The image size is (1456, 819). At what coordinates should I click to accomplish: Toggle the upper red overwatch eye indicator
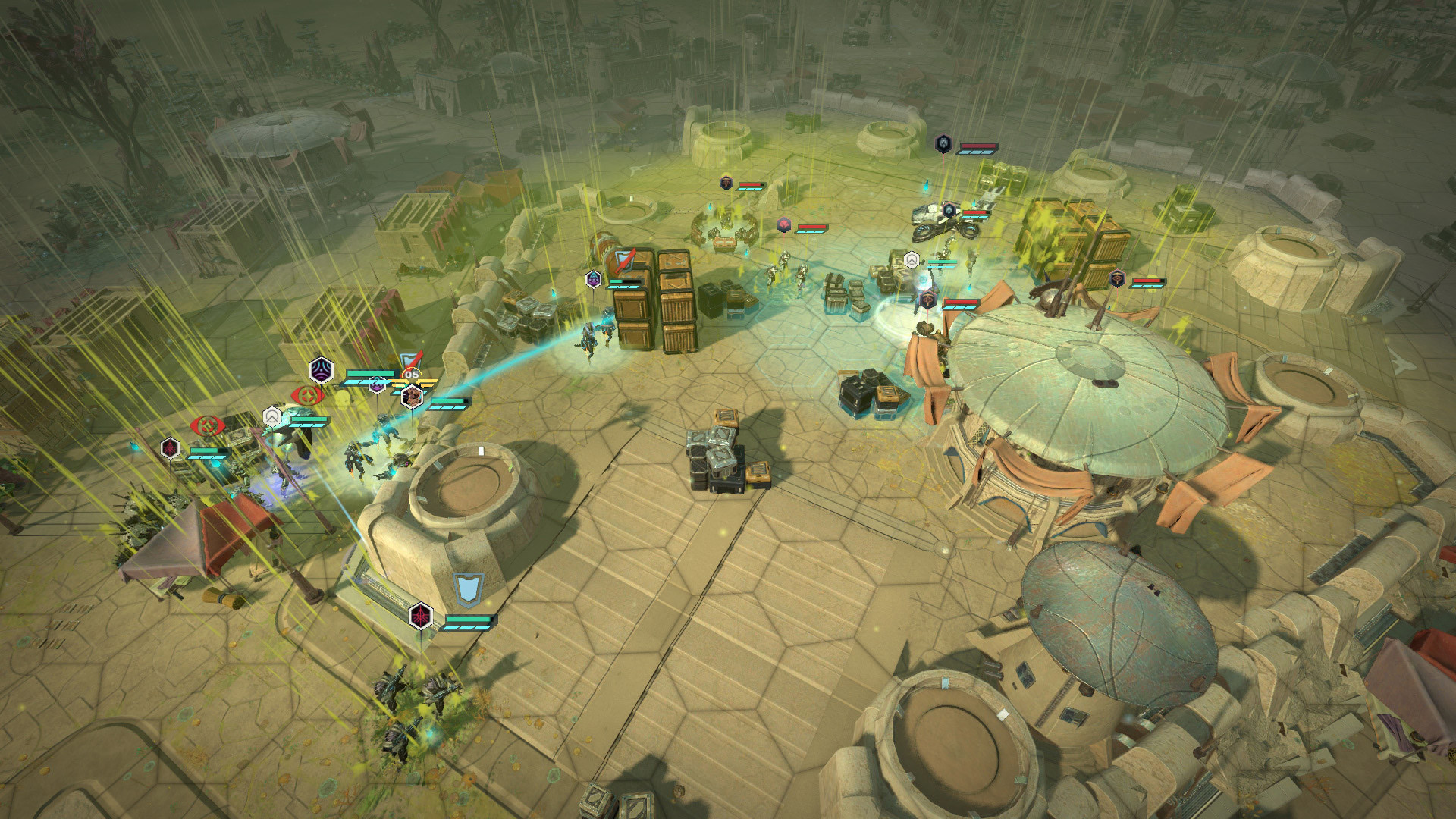[306, 395]
